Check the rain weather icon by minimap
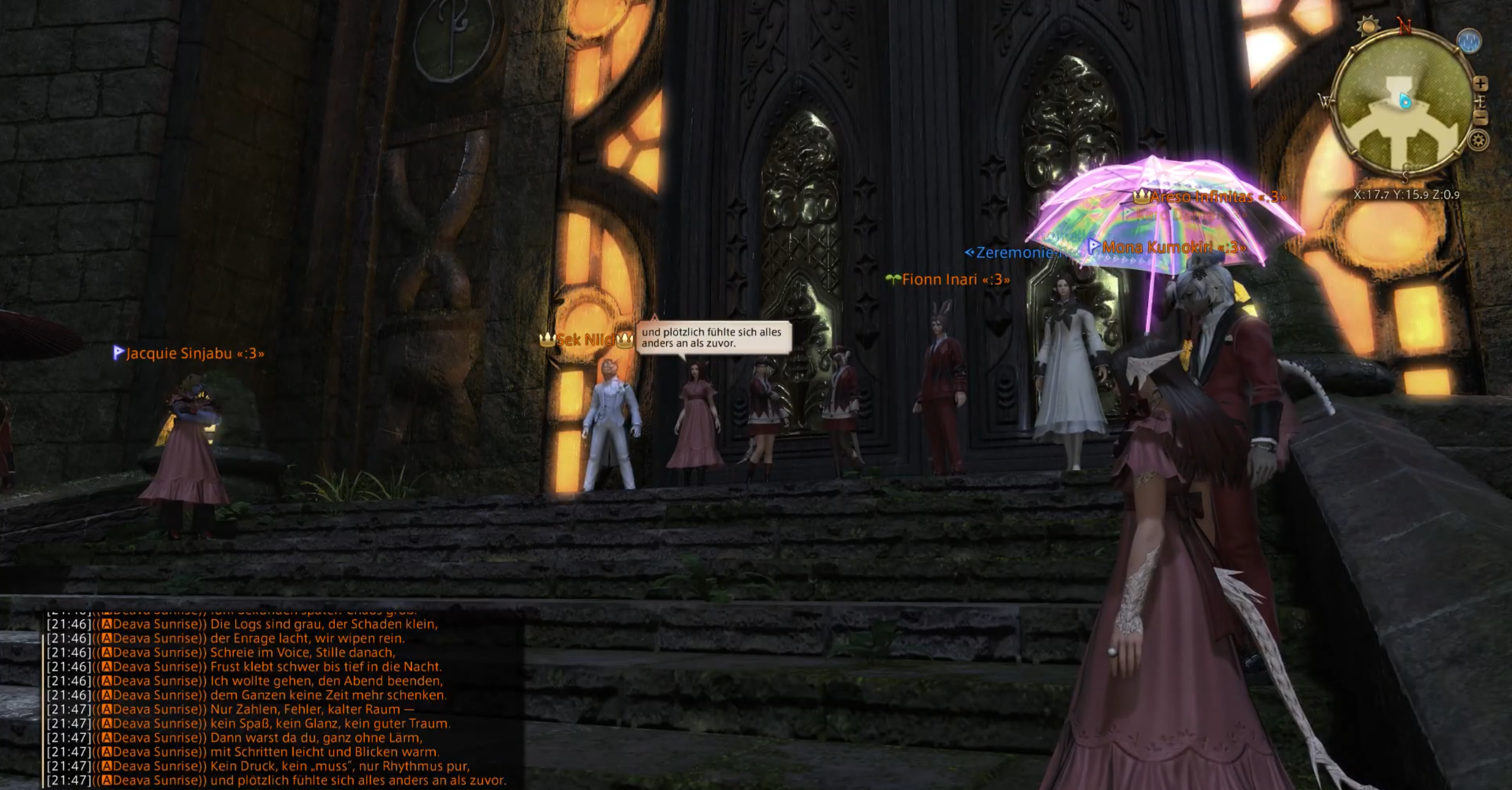 pos(1469,41)
